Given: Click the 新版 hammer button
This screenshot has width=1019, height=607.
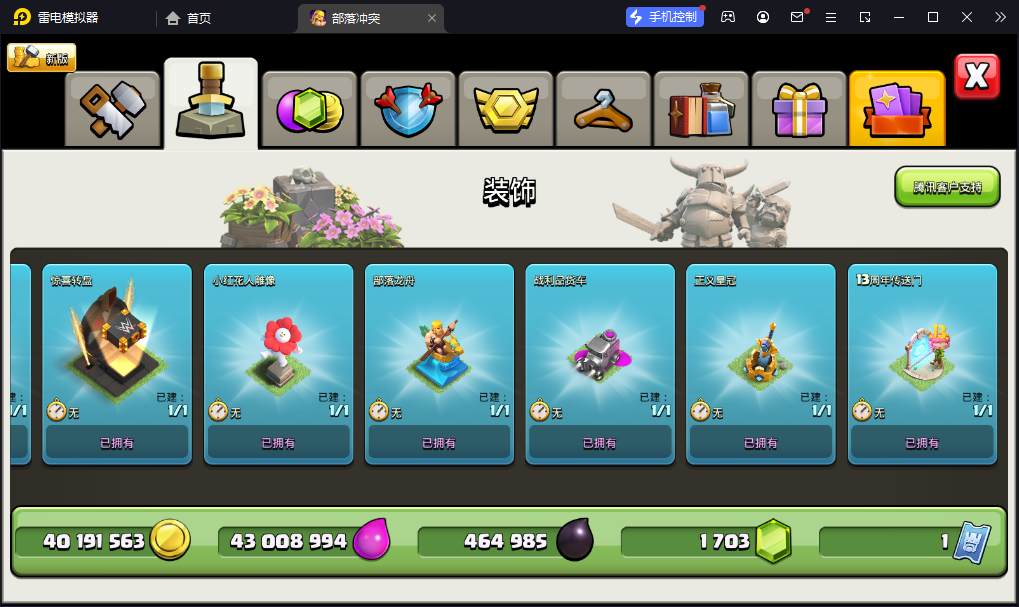Looking at the screenshot, I should coord(42,58).
